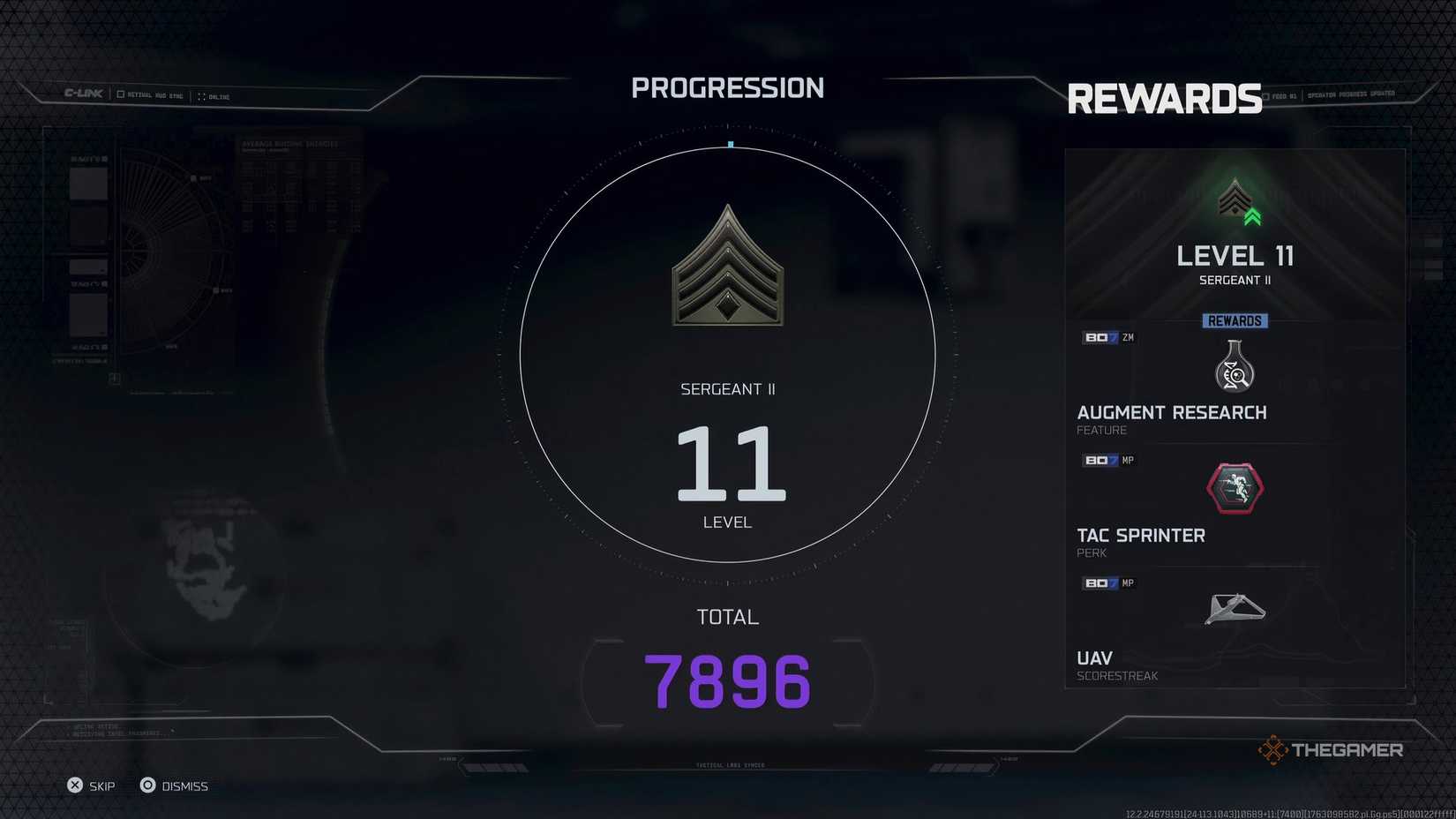Expand the Rewards section banner

coord(1235,320)
